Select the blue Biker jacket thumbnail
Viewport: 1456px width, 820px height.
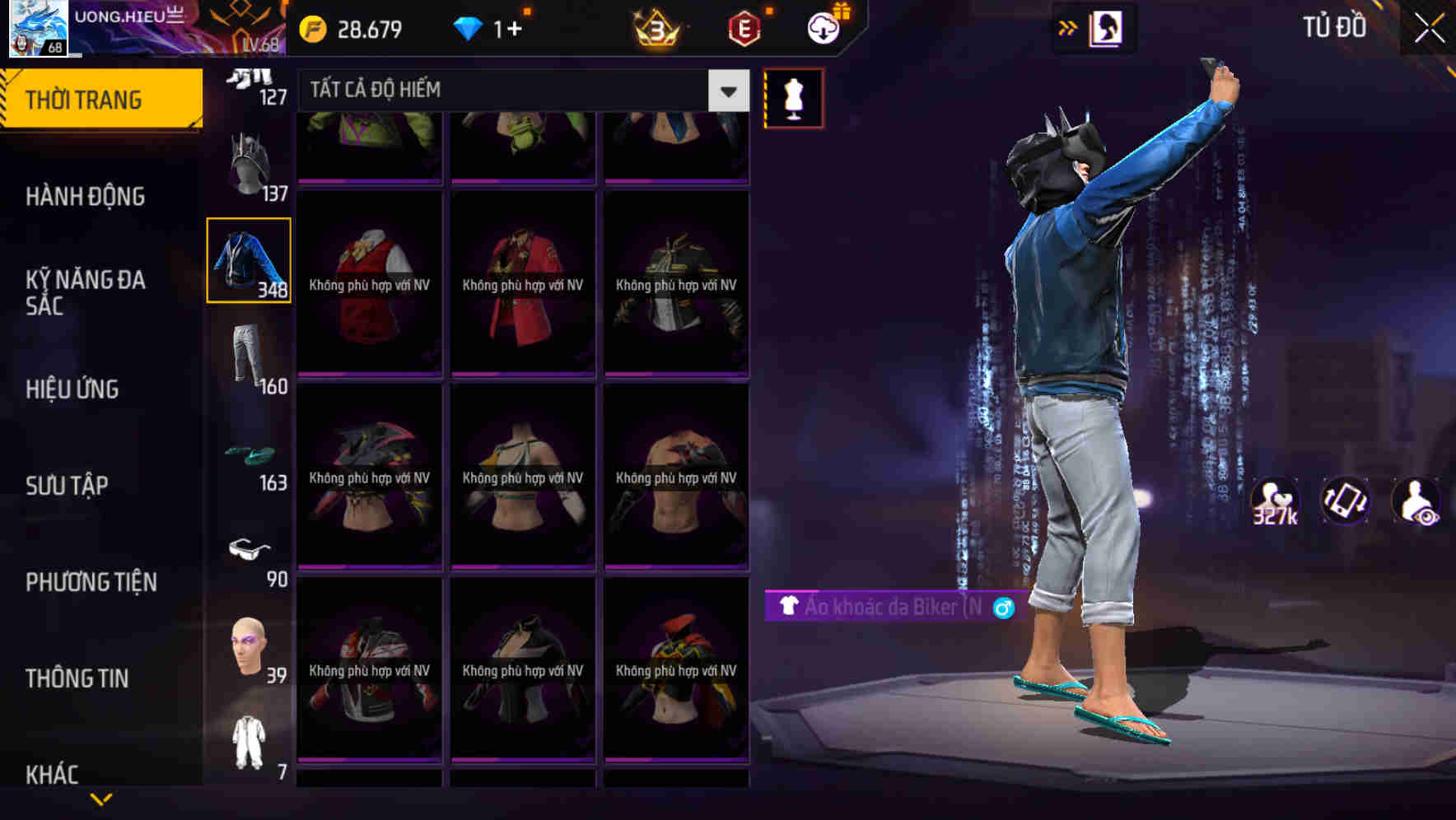point(249,259)
